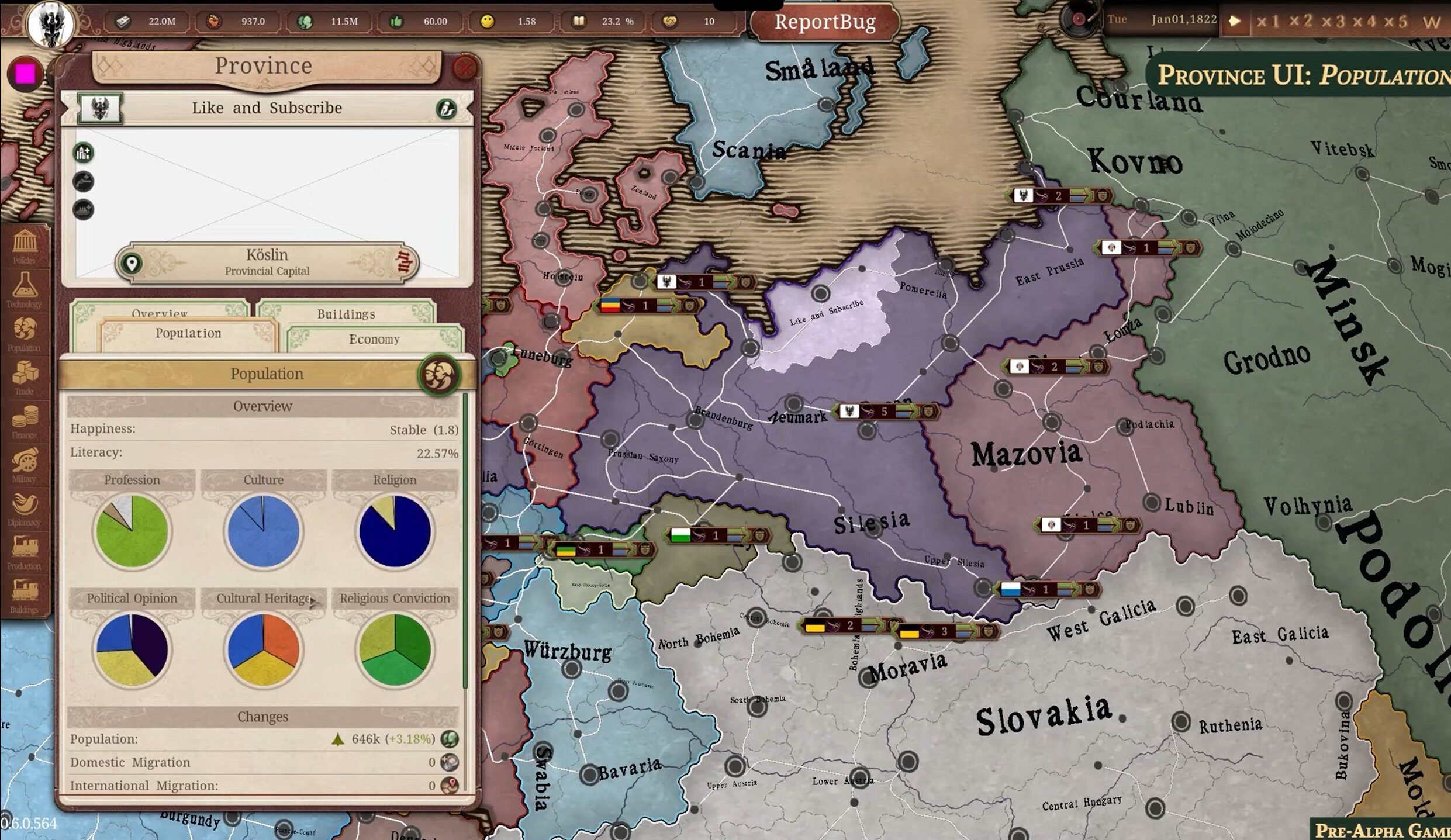
Task: Set game speed to x3
Action: point(1335,22)
